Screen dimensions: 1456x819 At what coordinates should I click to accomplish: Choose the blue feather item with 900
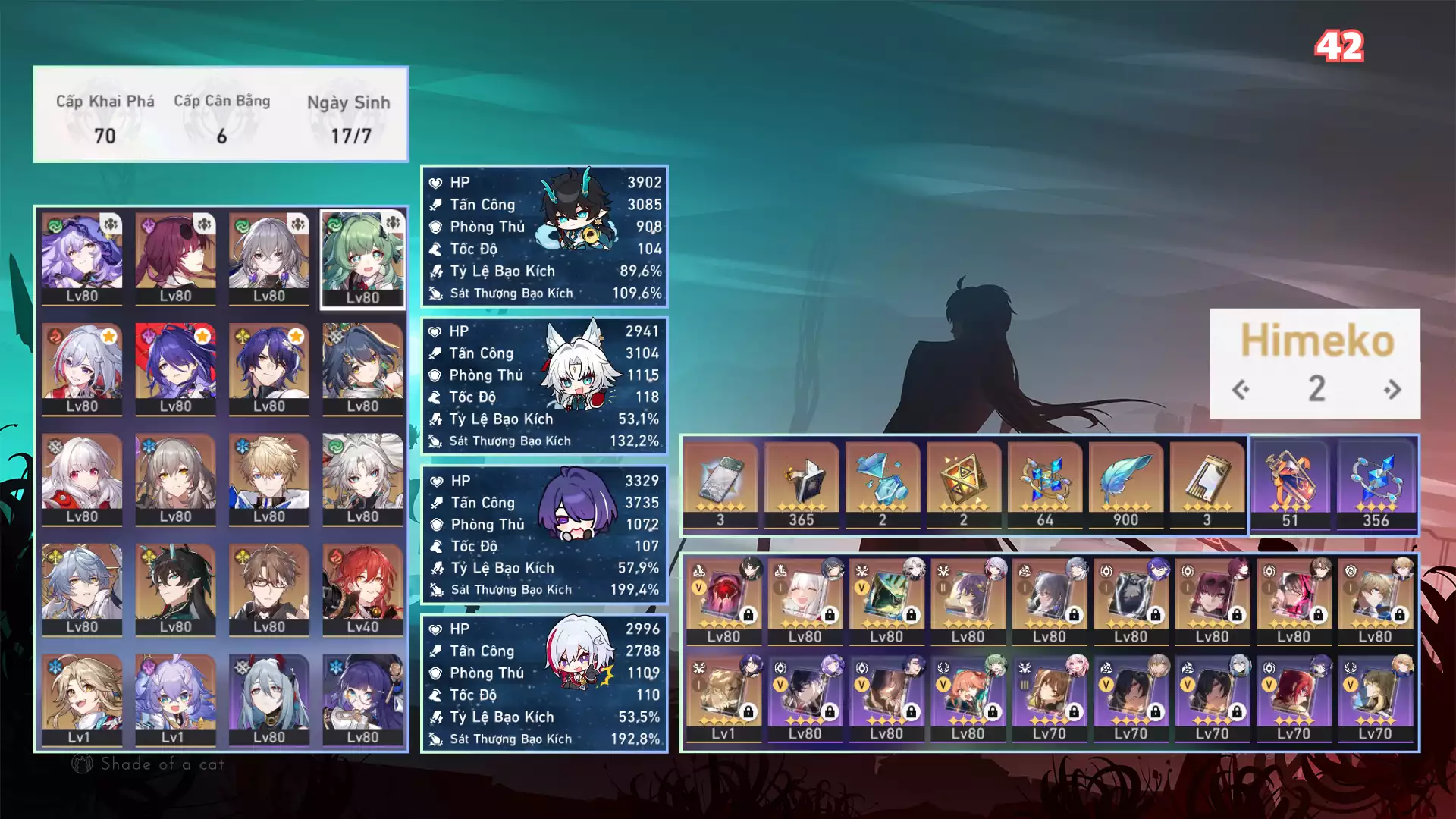coord(1125,485)
